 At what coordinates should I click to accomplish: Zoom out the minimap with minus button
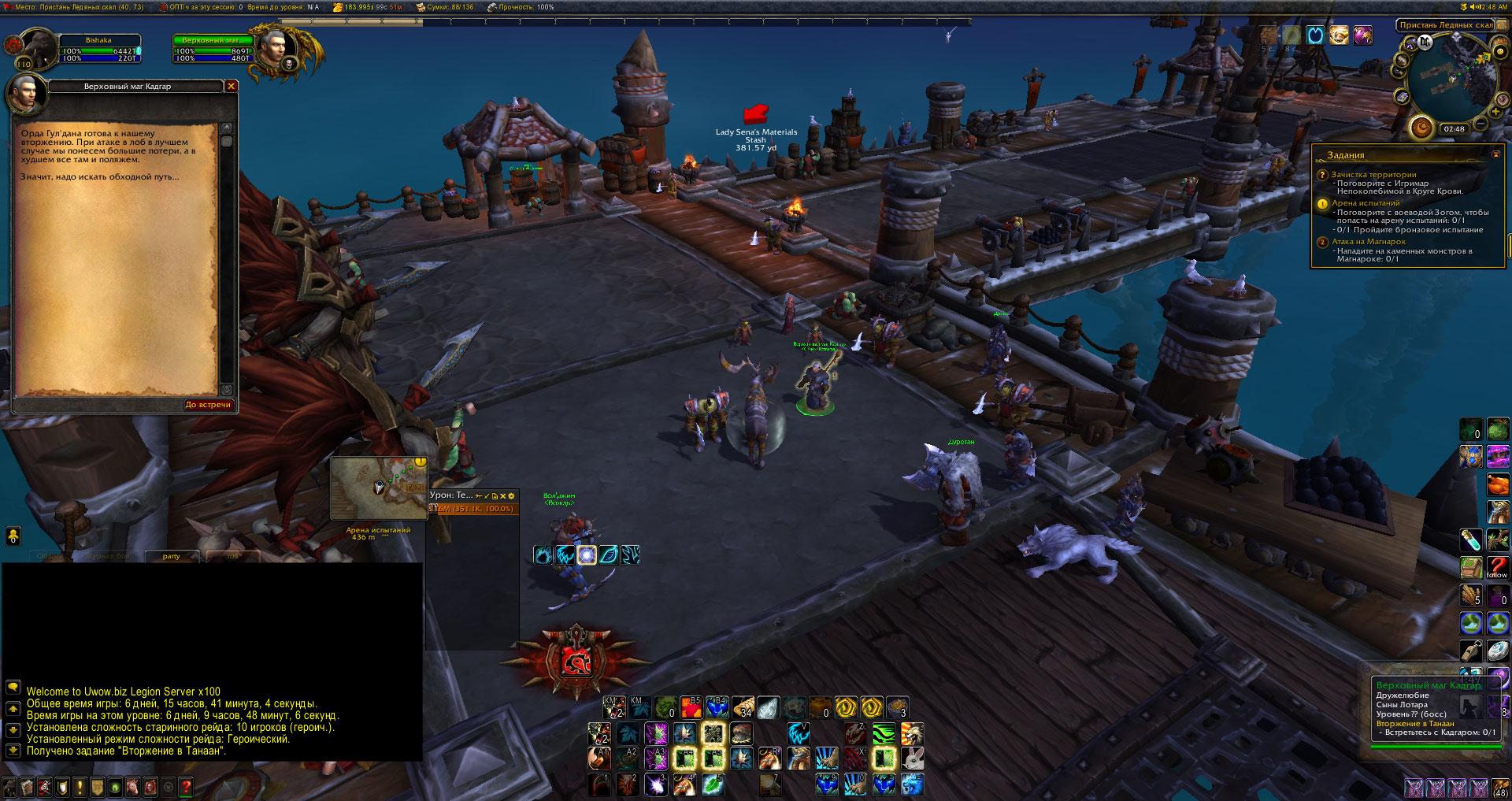[1480, 124]
